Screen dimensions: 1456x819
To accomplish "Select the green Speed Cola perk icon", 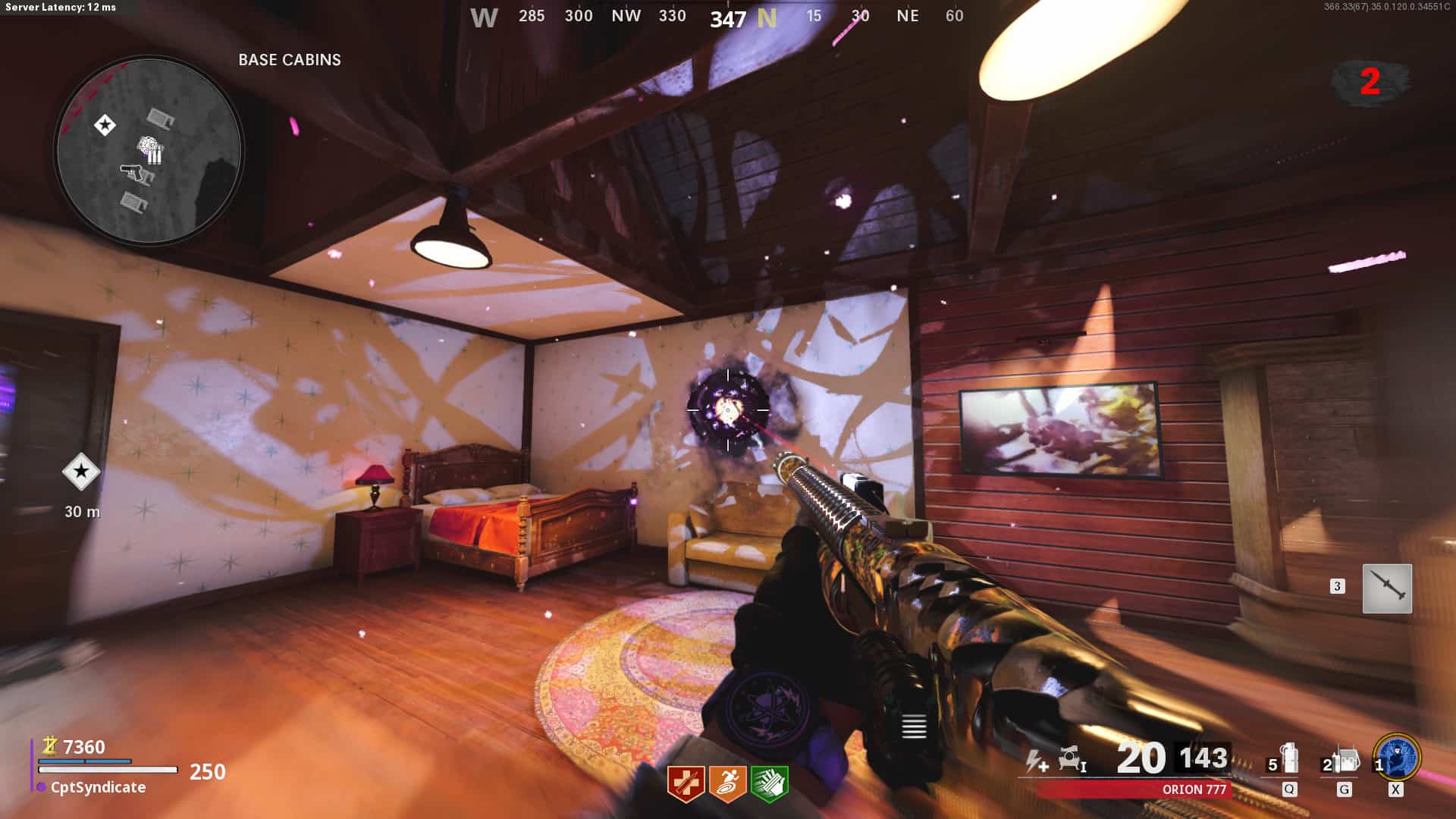I will [x=769, y=783].
